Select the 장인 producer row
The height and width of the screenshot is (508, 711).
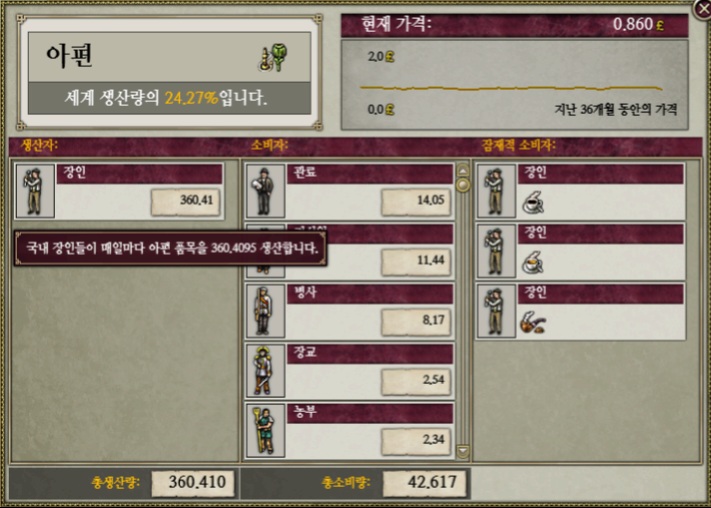(x=119, y=191)
